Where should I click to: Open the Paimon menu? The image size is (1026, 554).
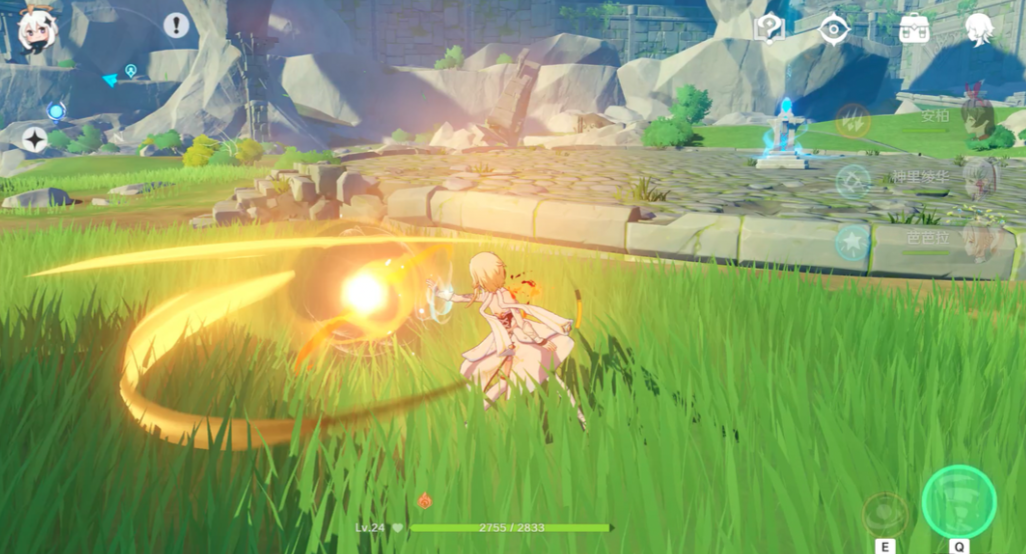38,28
